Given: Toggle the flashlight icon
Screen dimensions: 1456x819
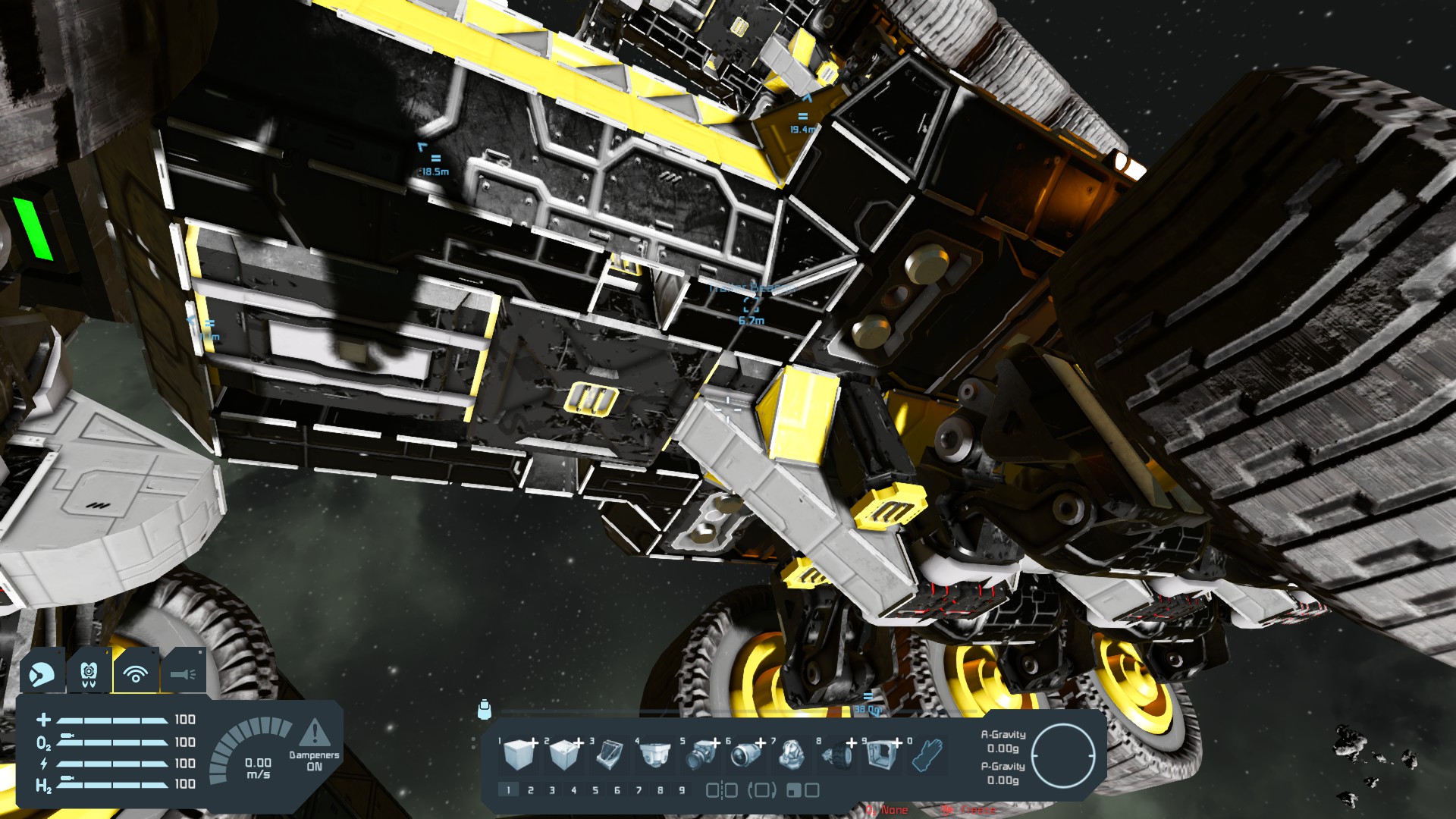Looking at the screenshot, I should tap(183, 673).
